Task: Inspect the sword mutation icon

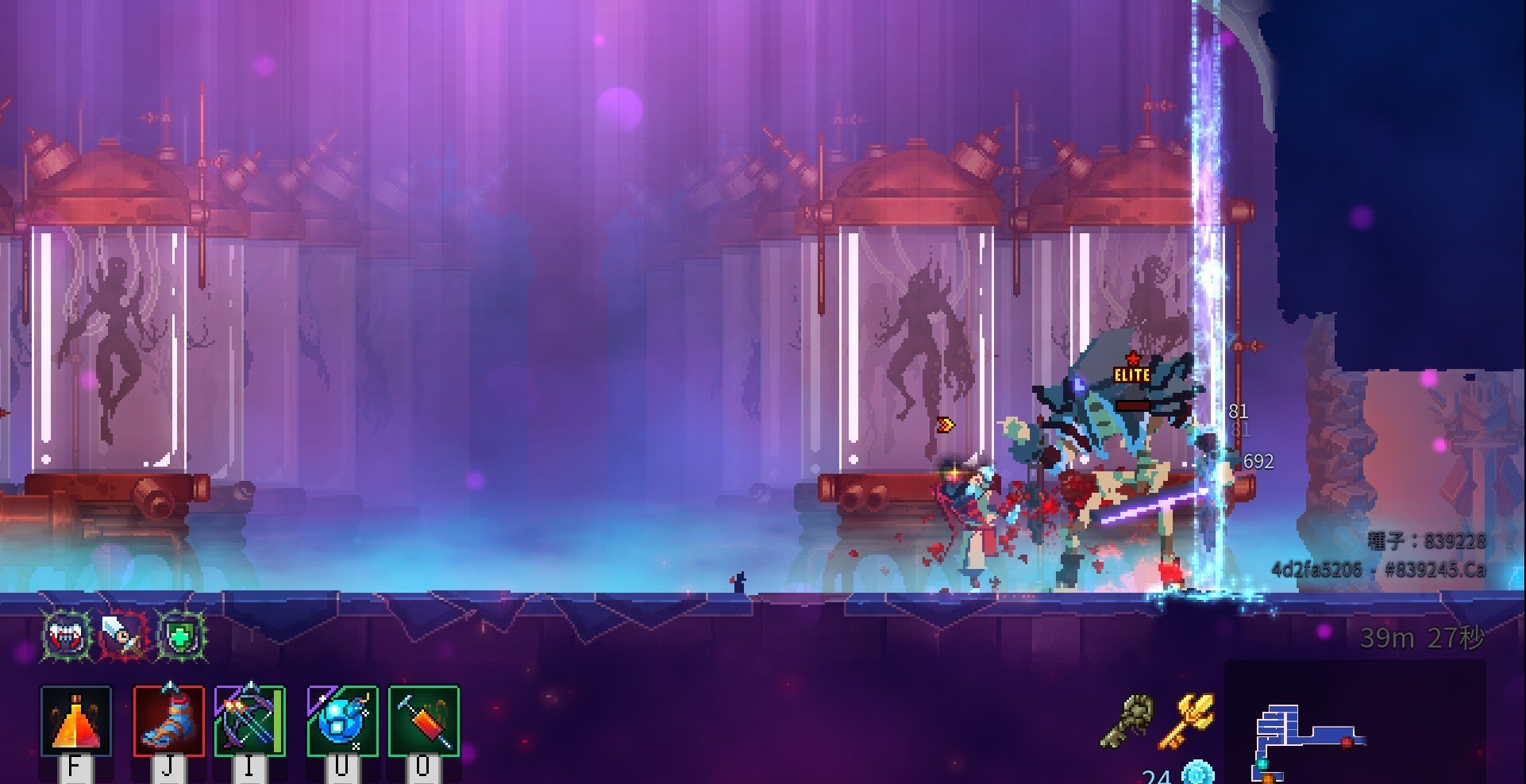Action: click(125, 635)
